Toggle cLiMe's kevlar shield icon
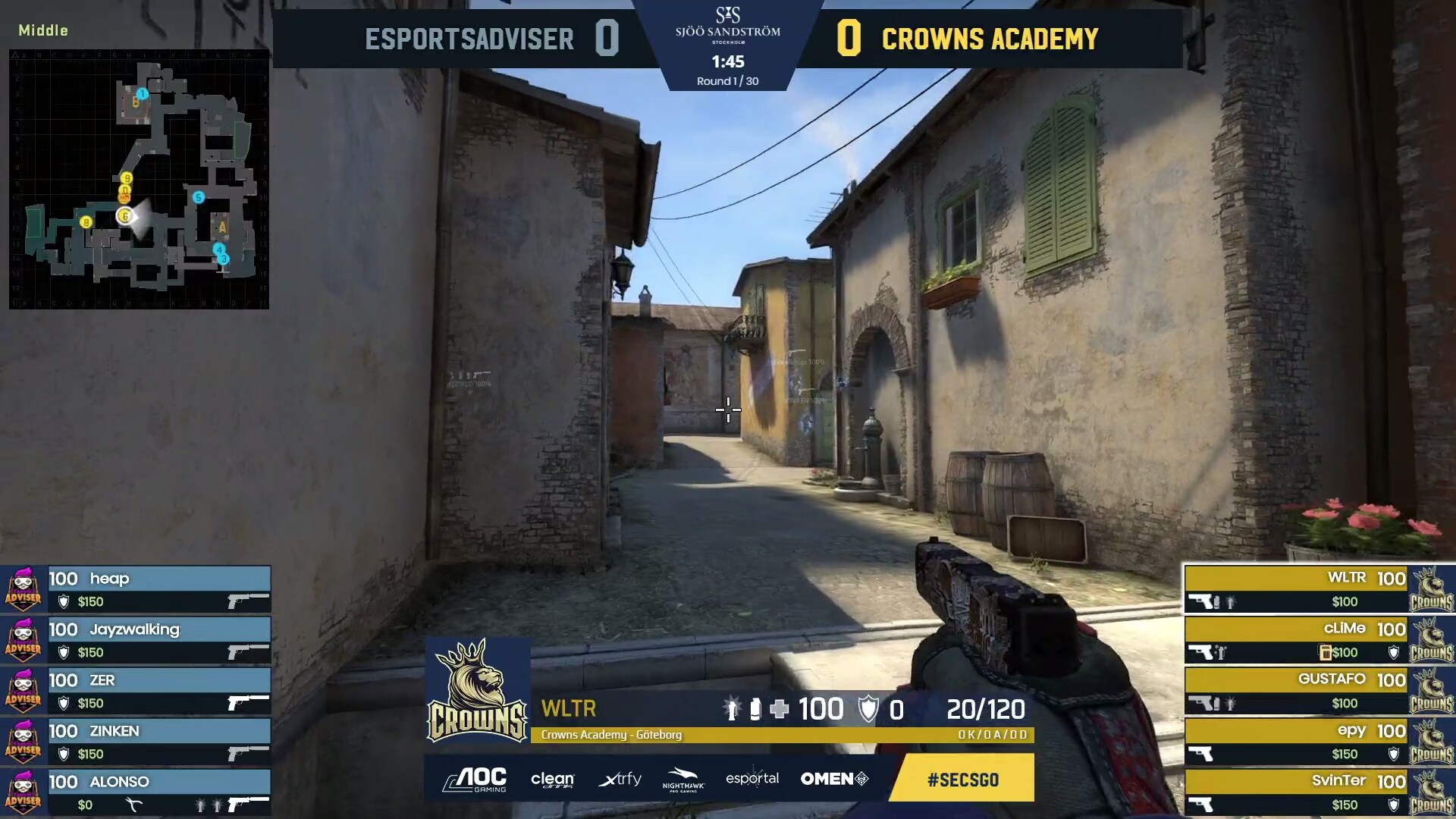Screen dimensions: 1456x819 coord(1394,652)
